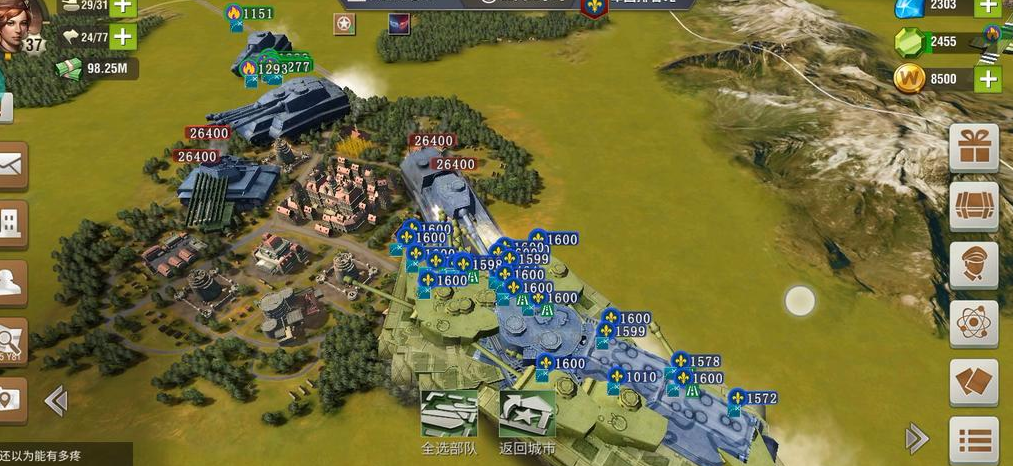
Task: Open the gift box rewards
Action: click(973, 149)
